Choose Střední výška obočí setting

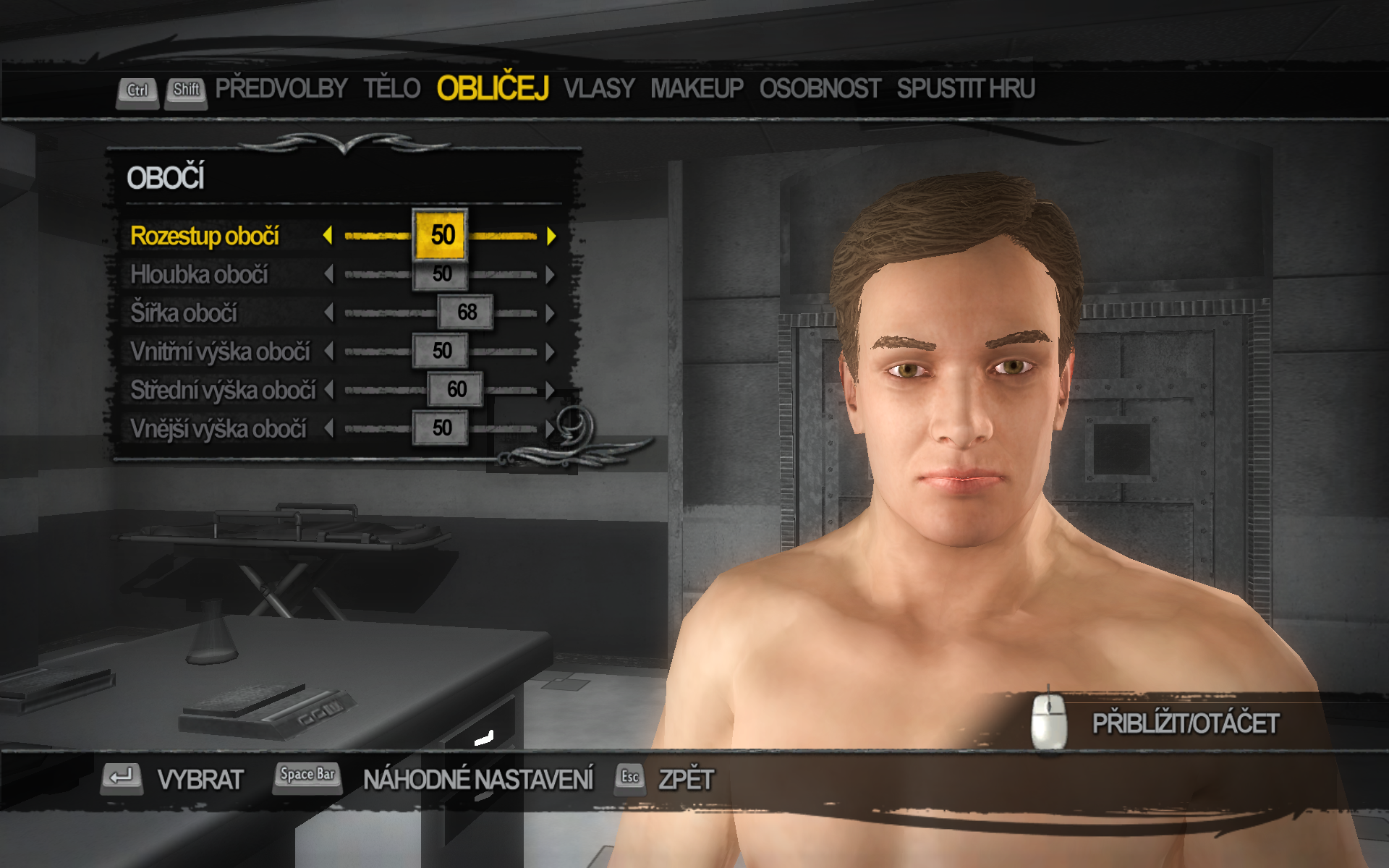(x=223, y=391)
